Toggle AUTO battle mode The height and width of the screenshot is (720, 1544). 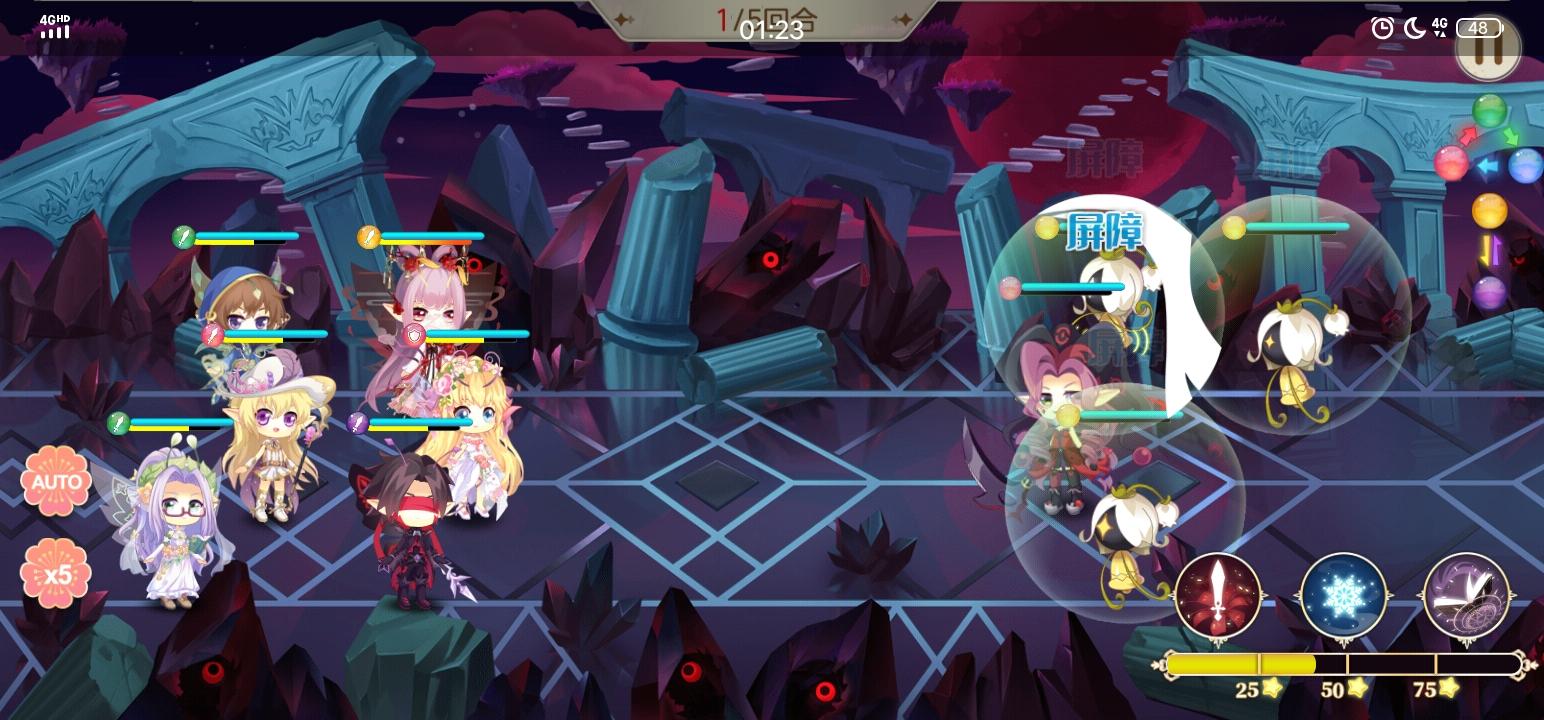click(57, 481)
